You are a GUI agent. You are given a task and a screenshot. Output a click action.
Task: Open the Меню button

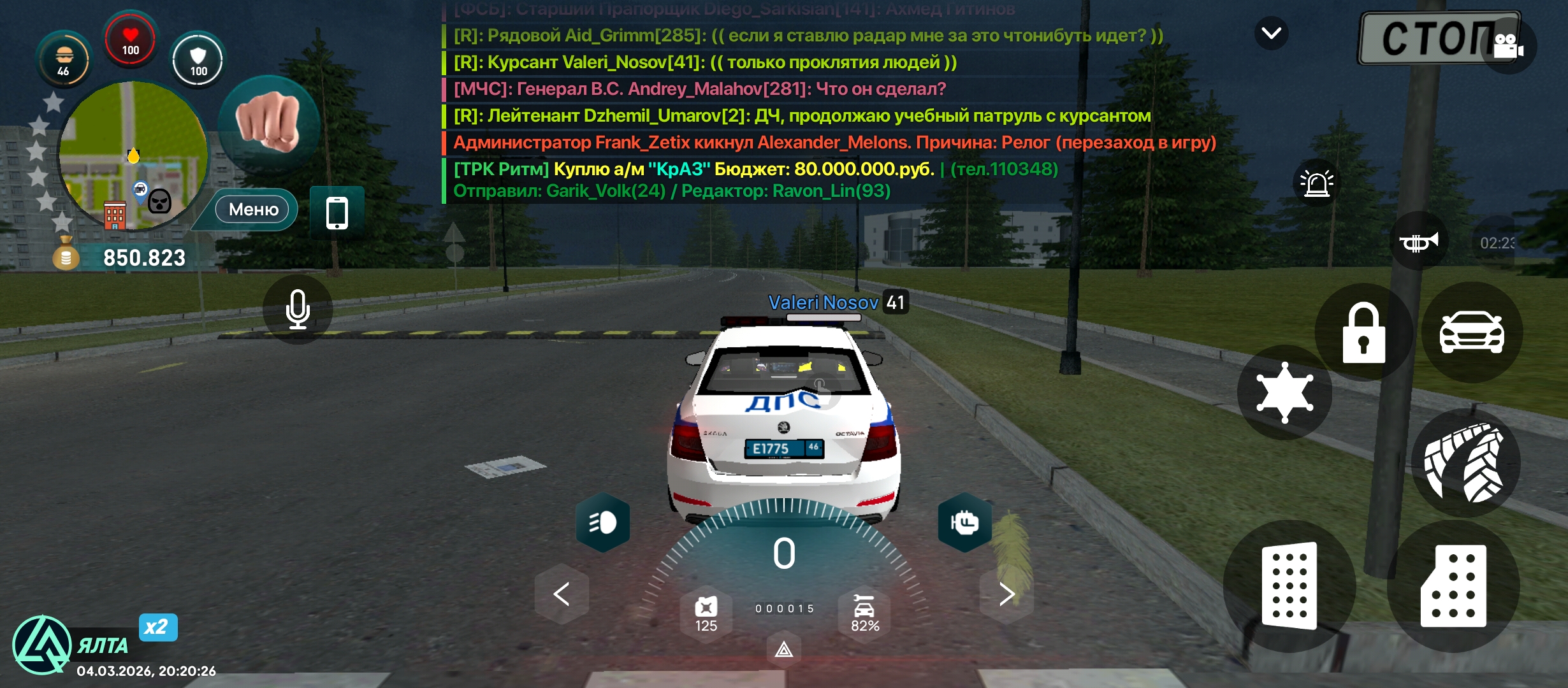pyautogui.click(x=253, y=210)
